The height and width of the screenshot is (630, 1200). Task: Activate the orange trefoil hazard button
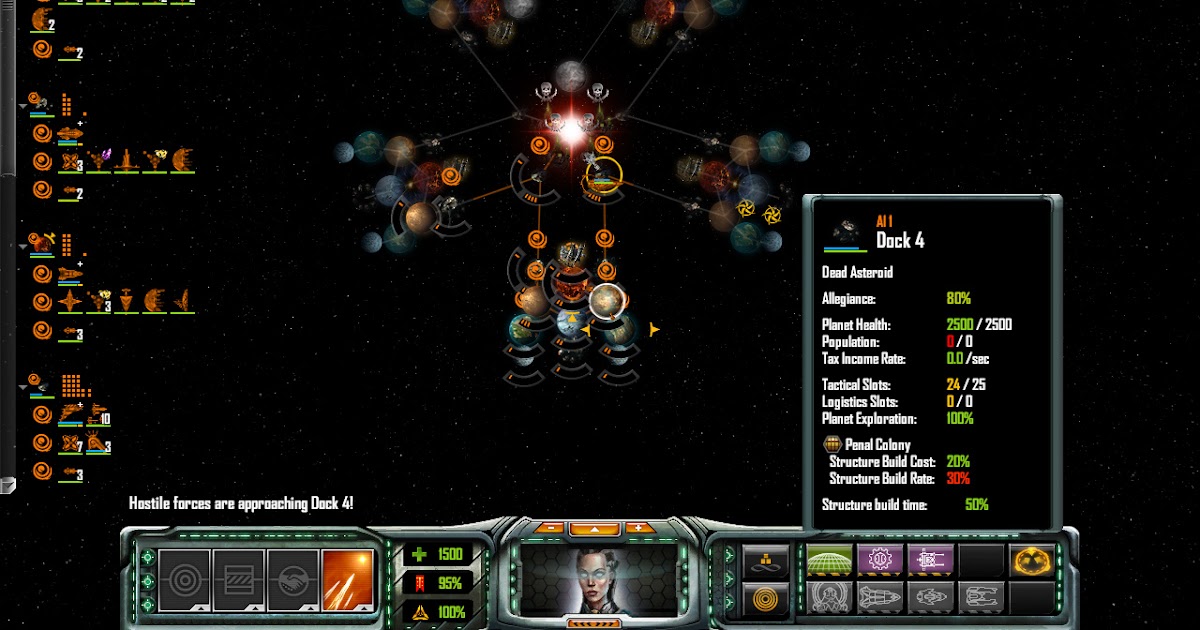tap(1032, 560)
